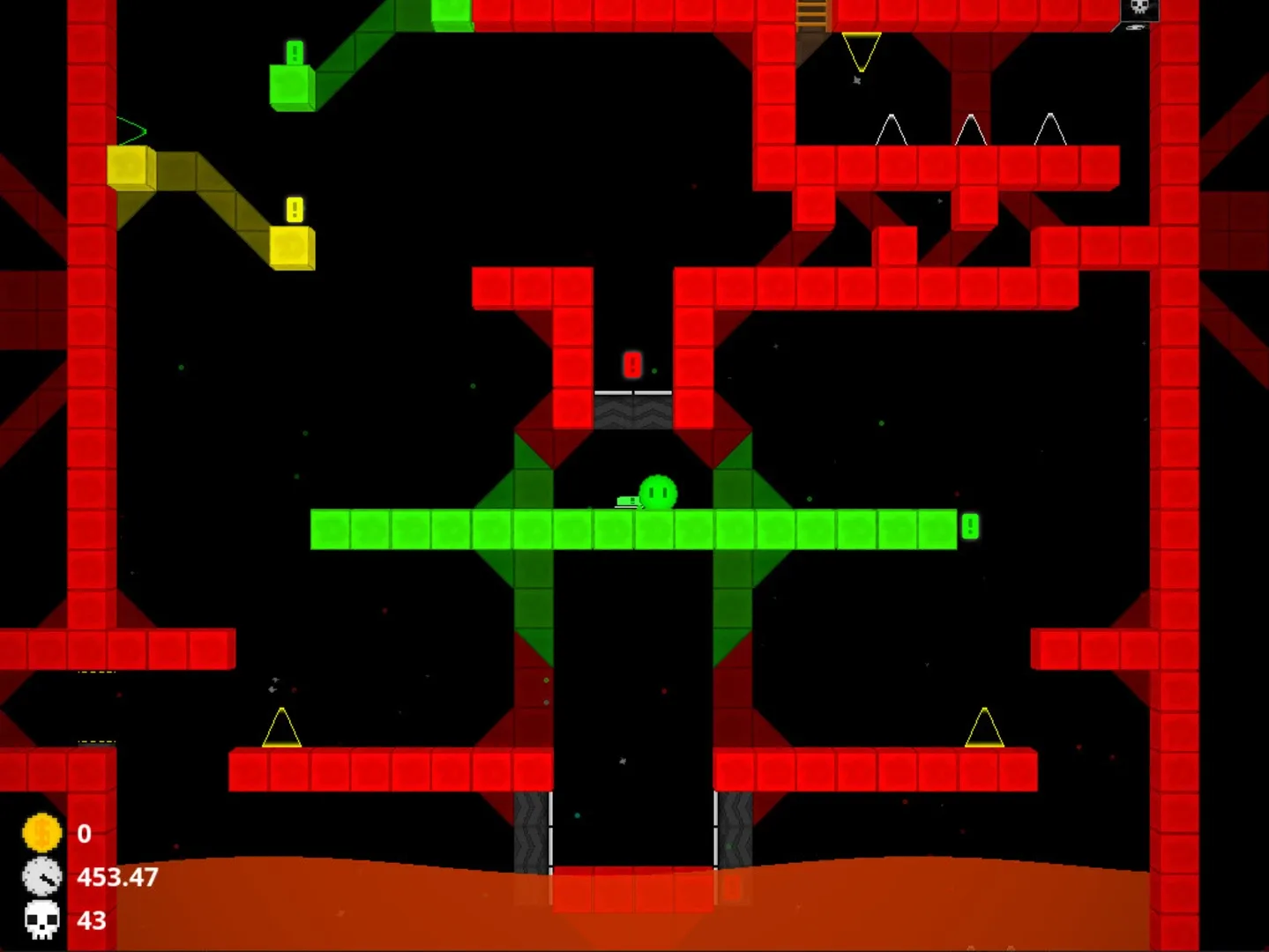The height and width of the screenshot is (952, 1269).
Task: Select the red exclamation block above the grate
Action: tap(632, 363)
